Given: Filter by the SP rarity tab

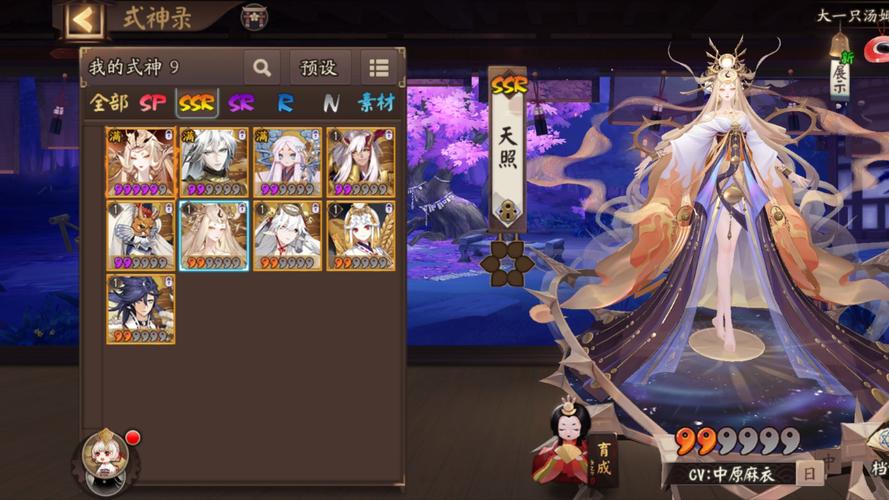Looking at the screenshot, I should pos(153,102).
